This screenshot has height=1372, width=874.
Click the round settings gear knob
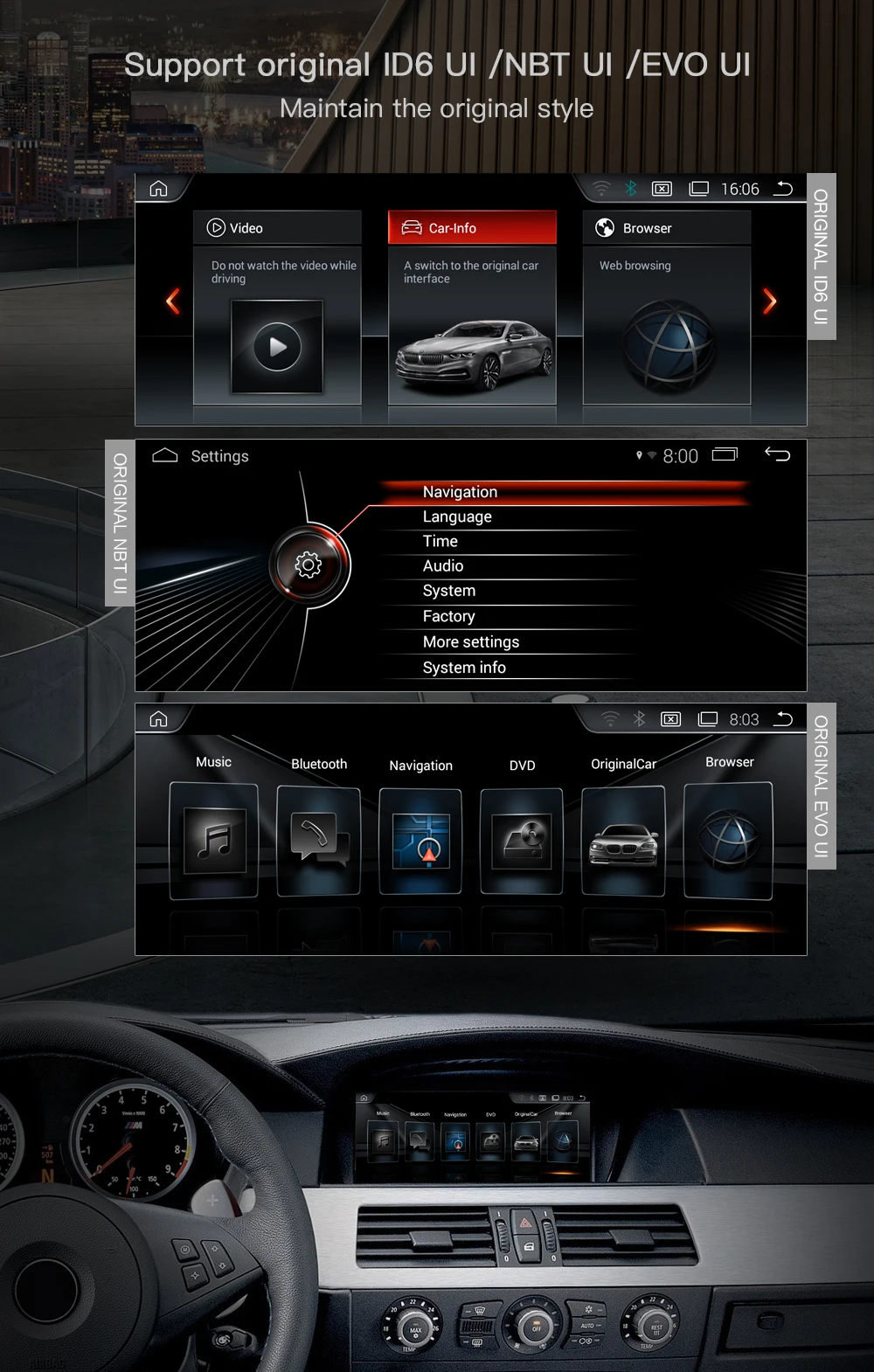[309, 565]
